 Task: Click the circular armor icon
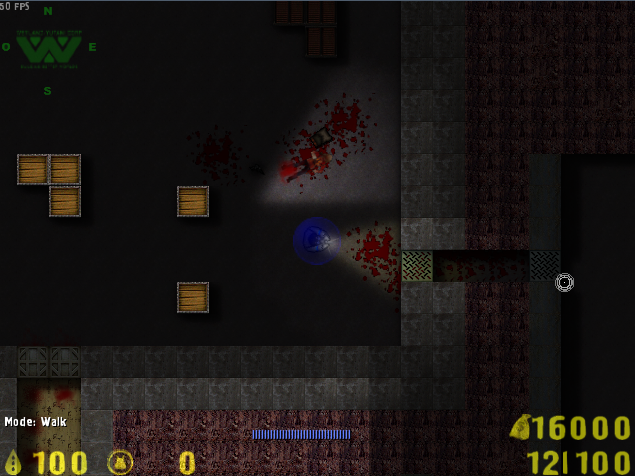pos(120,461)
